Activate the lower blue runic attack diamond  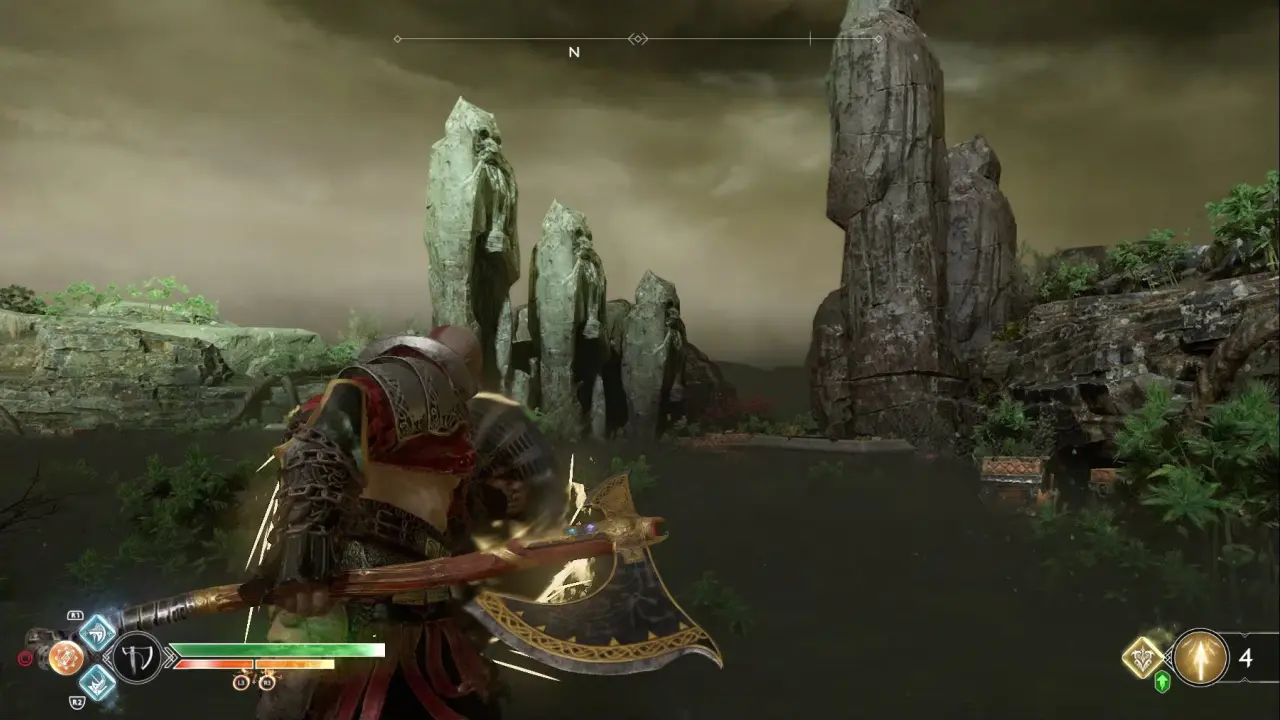tap(97, 683)
